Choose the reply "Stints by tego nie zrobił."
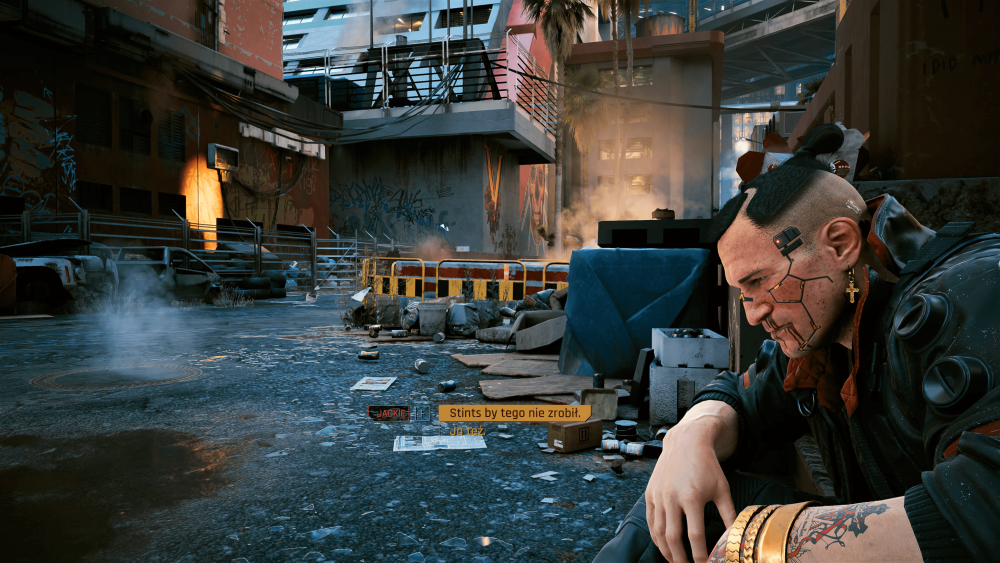This screenshot has height=563, width=1000. [x=514, y=413]
